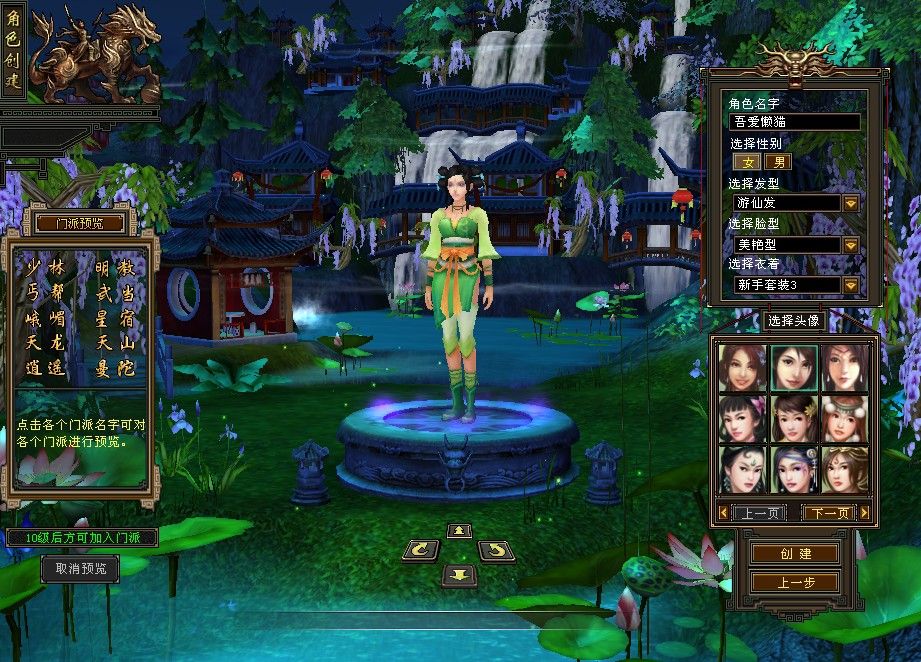Select the female (女) gender button
The image size is (921, 662).
click(747, 162)
